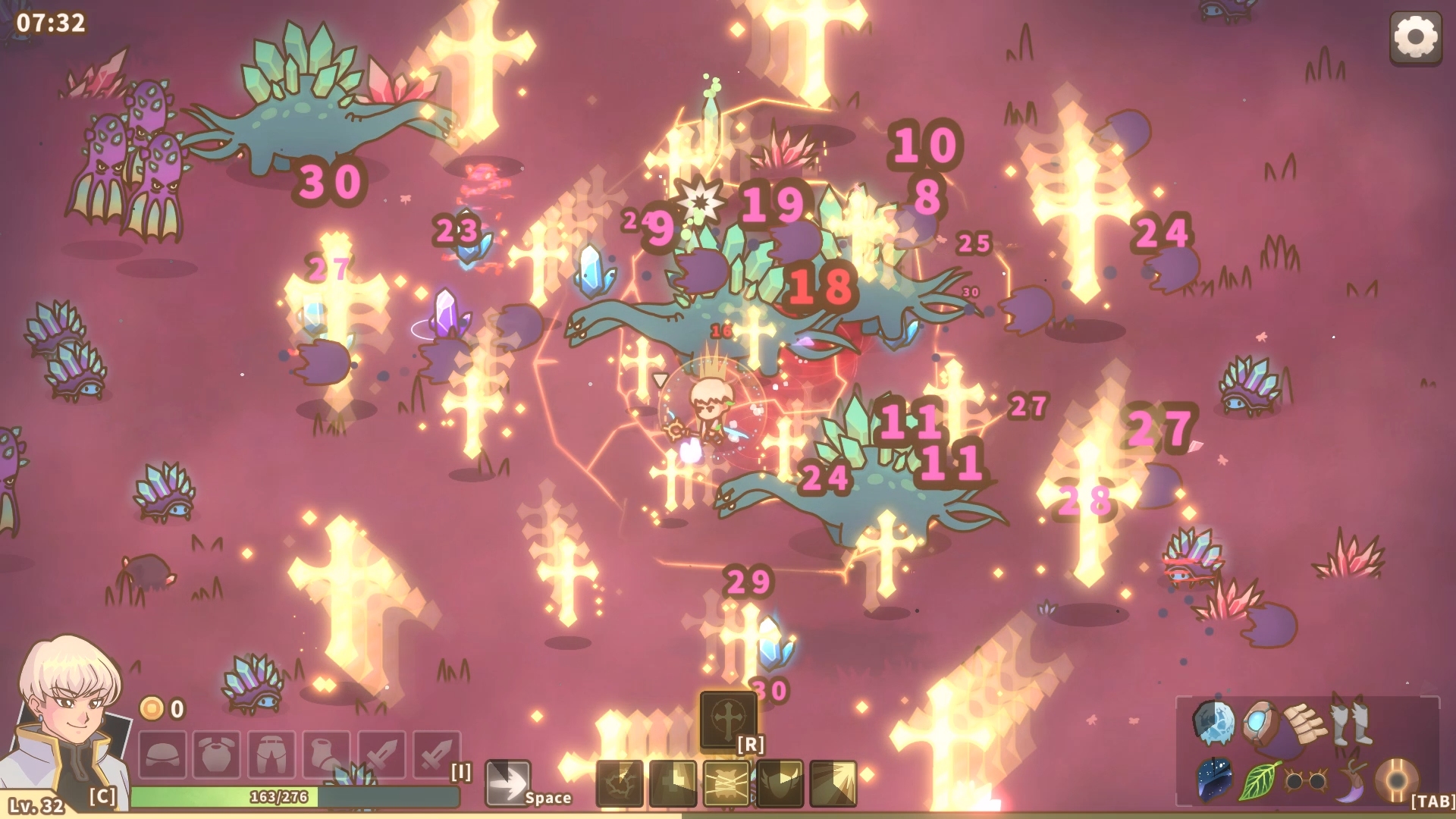Image resolution: width=1456 pixels, height=819 pixels.
Task: Use the light burst skill
Action: tap(833, 783)
